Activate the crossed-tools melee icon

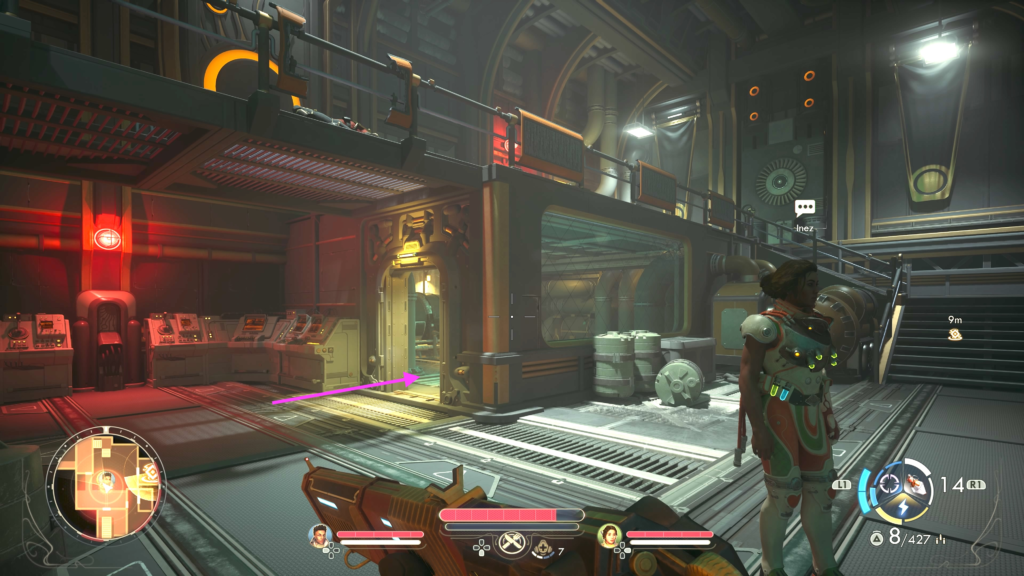(512, 540)
